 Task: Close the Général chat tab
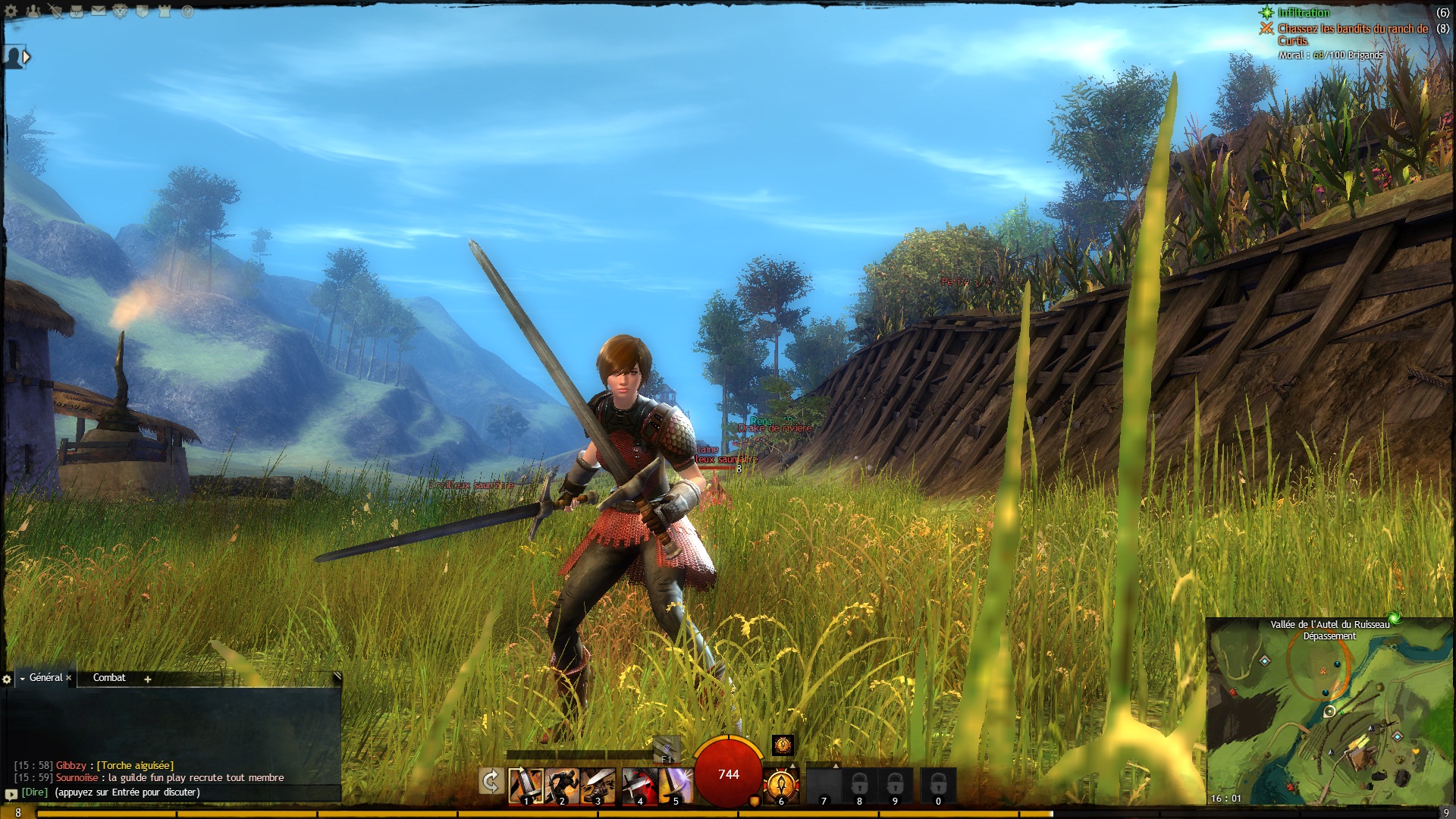[69, 678]
